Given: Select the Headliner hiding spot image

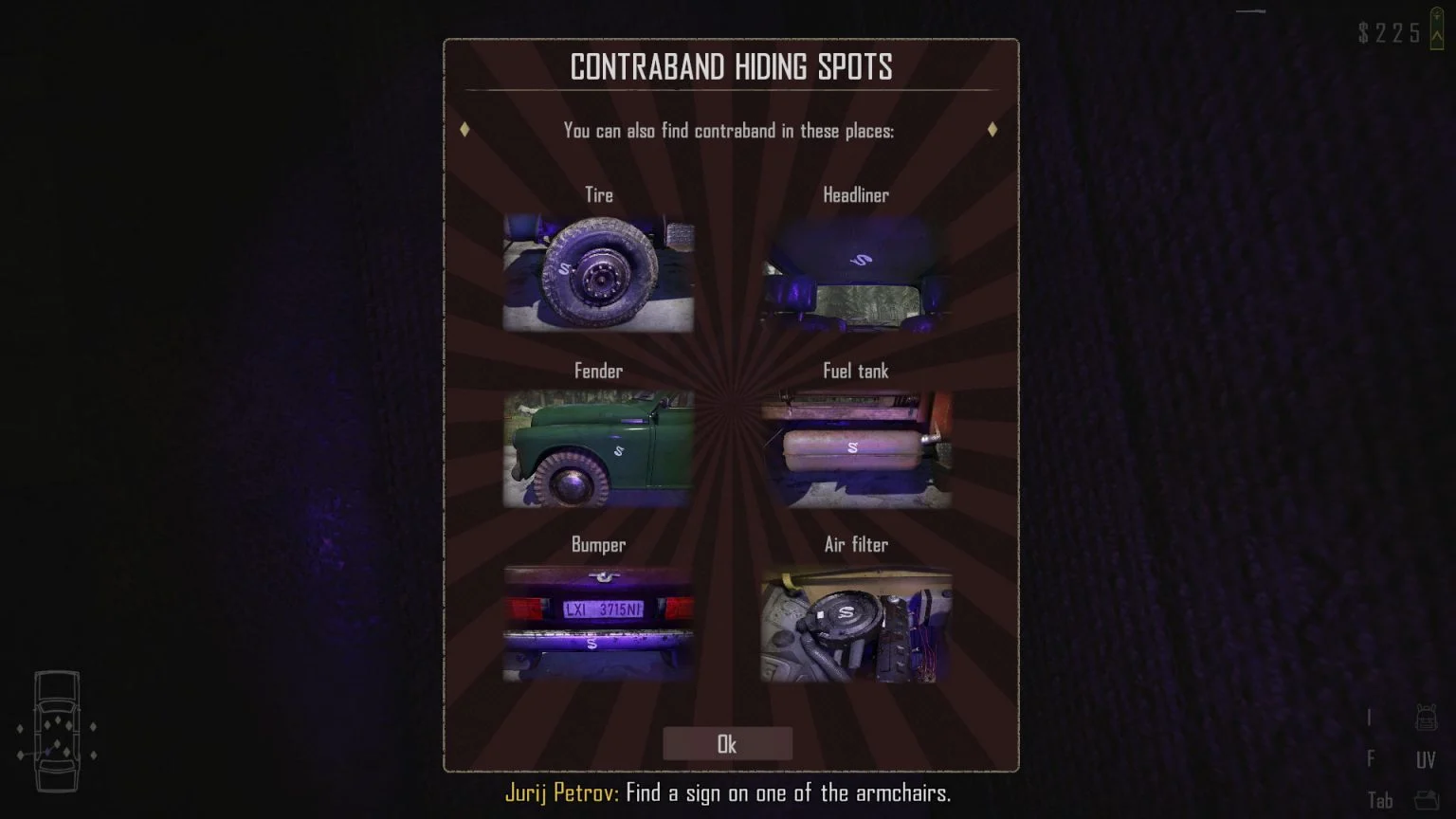Looking at the screenshot, I should click(856, 270).
